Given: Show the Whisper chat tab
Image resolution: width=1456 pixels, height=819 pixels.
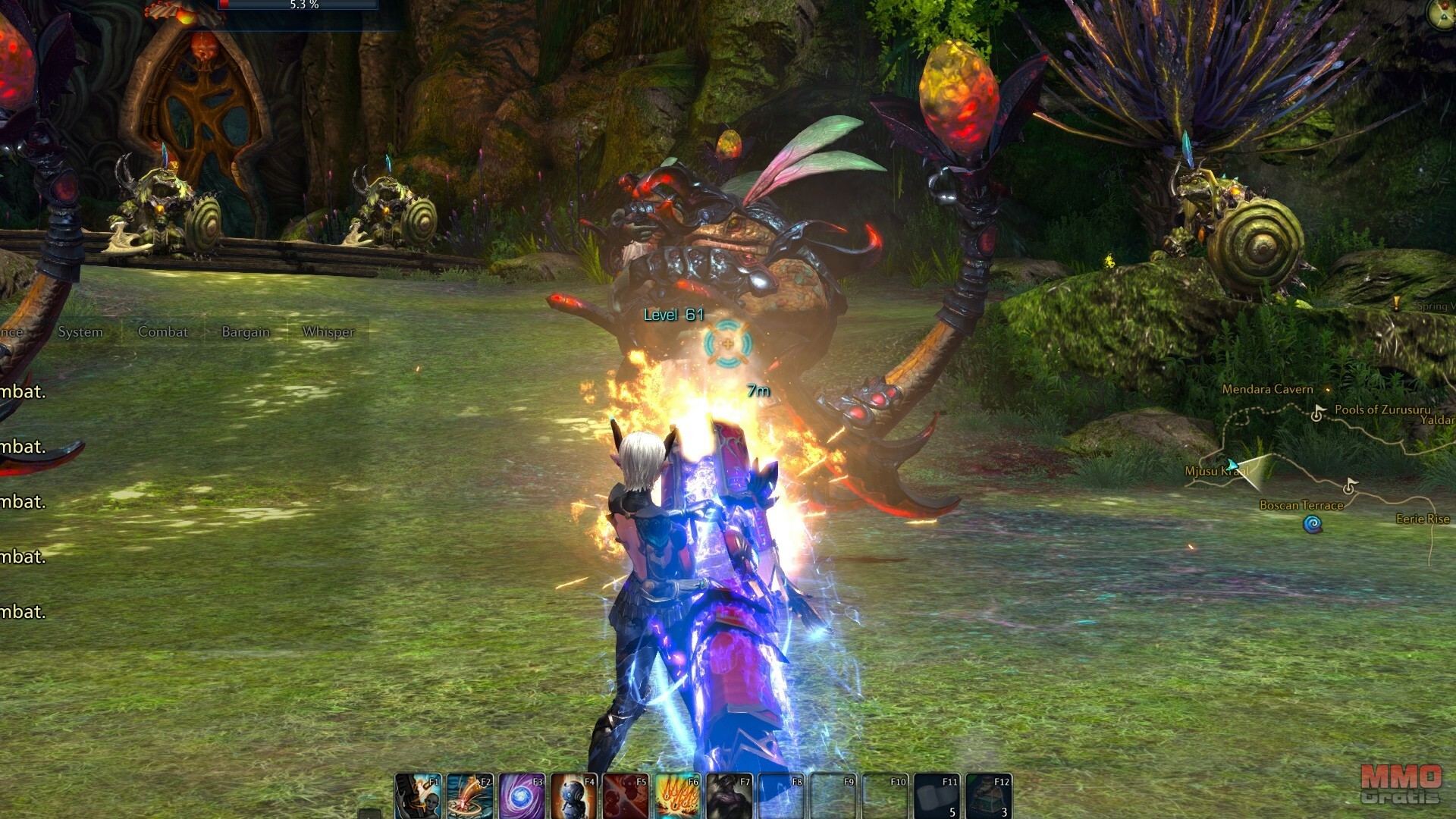Looking at the screenshot, I should [x=328, y=332].
